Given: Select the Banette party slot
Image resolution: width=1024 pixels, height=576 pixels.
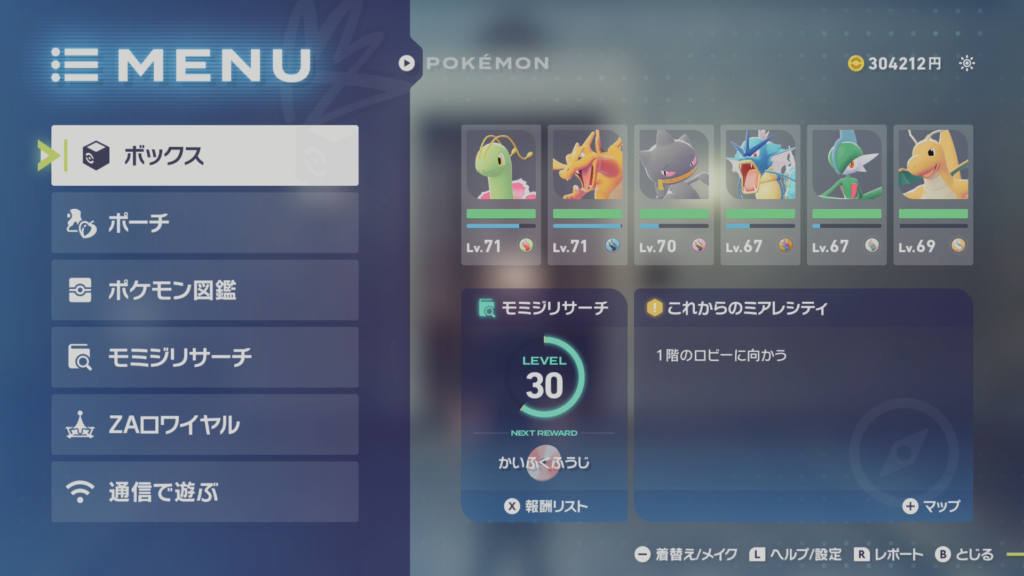Looking at the screenshot, I should point(673,194).
